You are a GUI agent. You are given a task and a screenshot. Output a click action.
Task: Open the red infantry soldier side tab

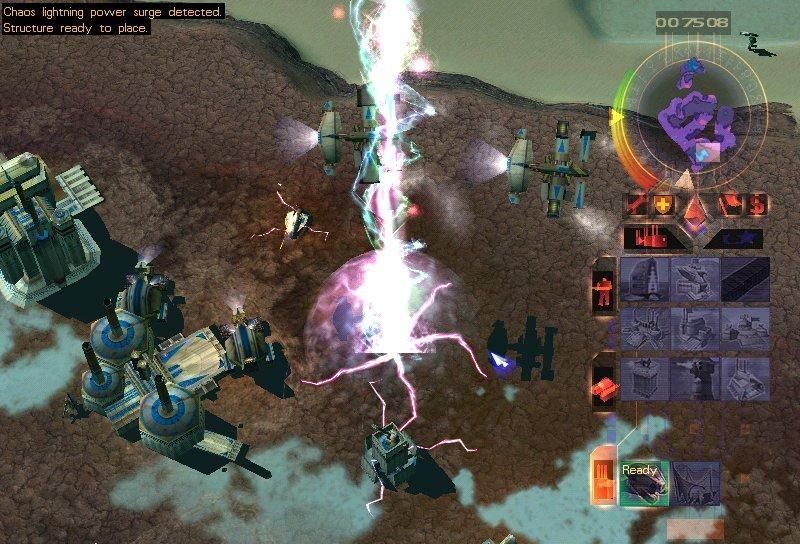point(604,284)
